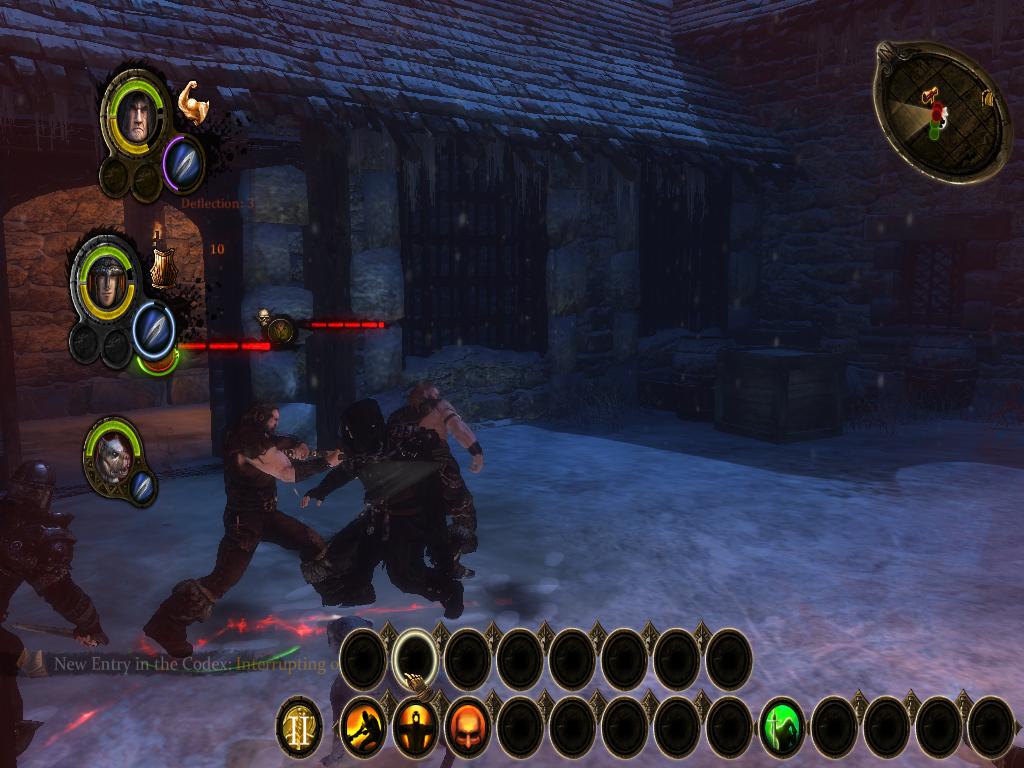Click the hound's blue feather icon
1024x768 pixels.
[x=142, y=486]
